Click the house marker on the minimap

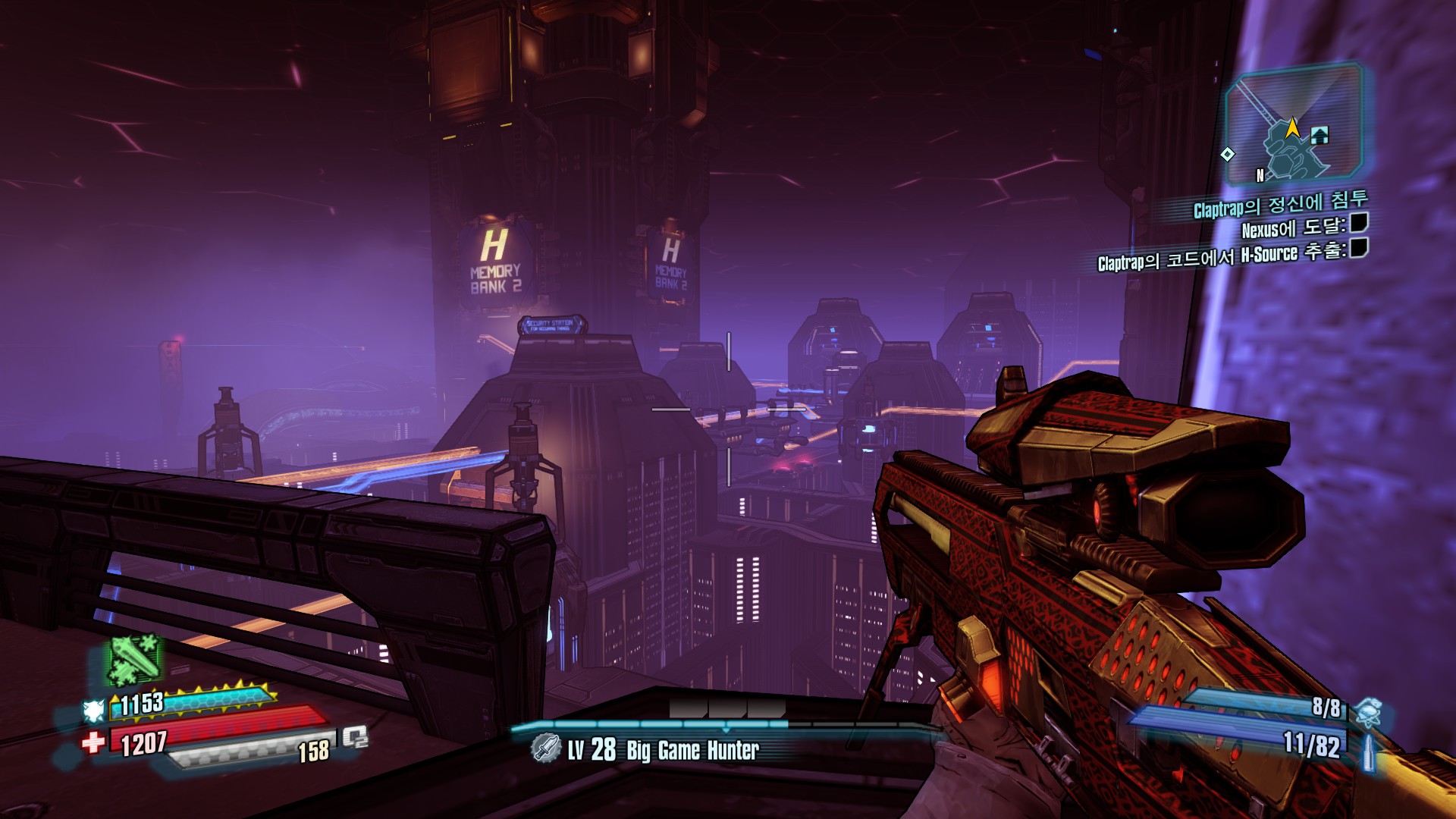point(1319,136)
